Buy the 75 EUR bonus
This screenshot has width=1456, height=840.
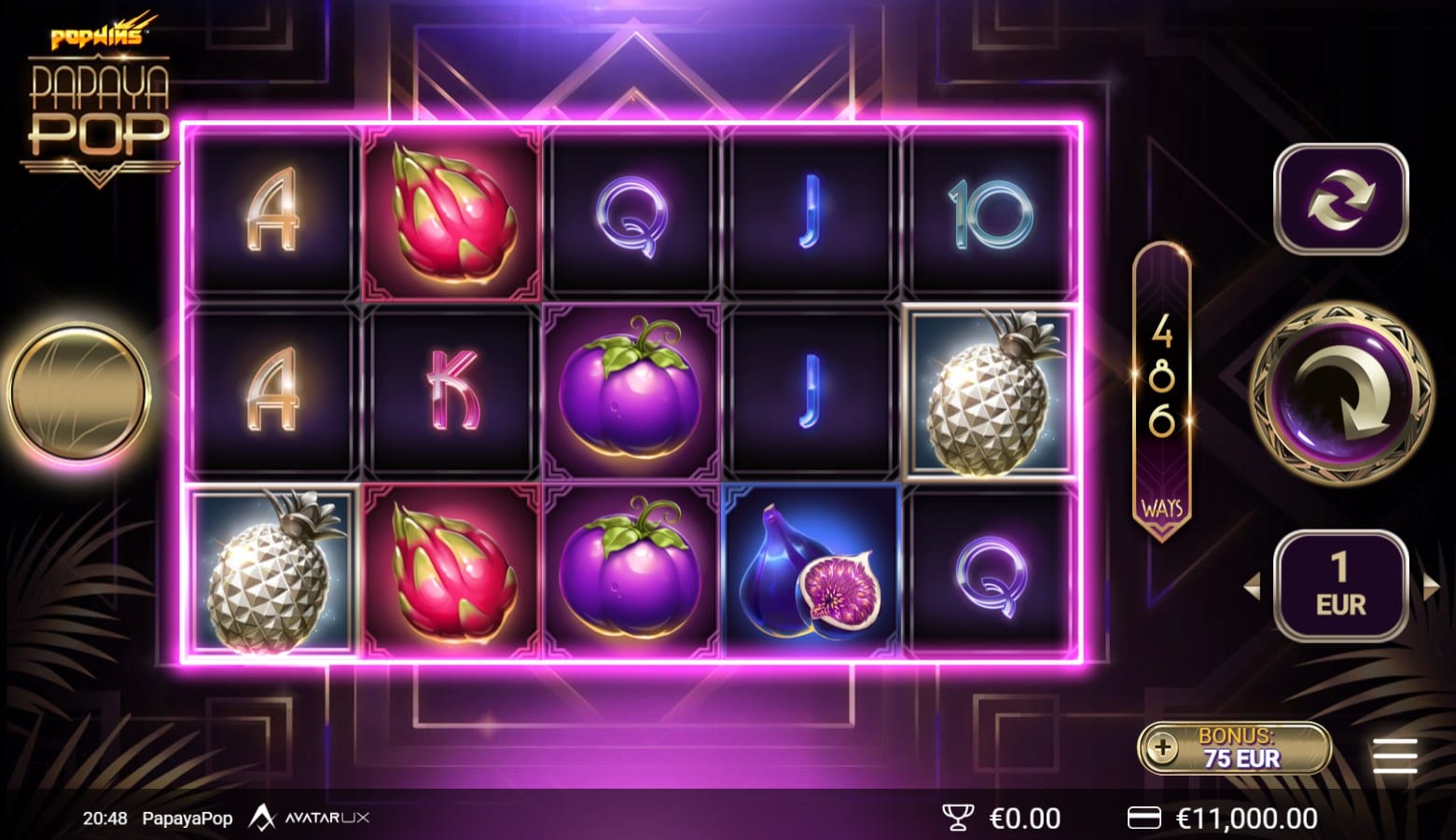coord(1234,748)
